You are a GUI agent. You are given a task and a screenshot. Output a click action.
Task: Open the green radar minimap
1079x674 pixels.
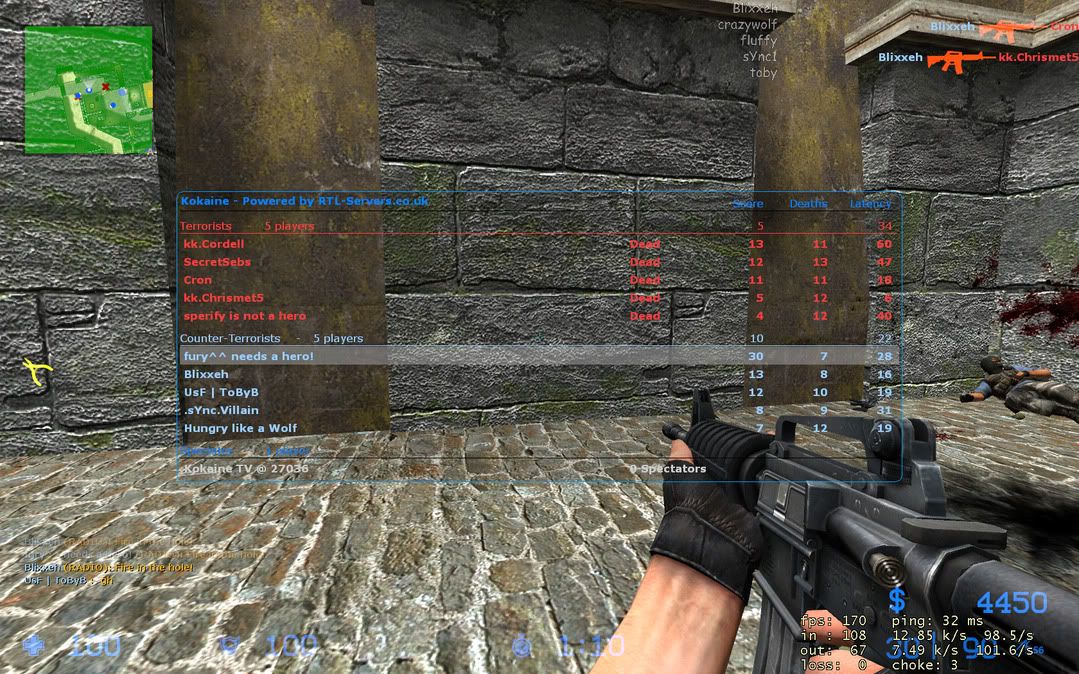[88, 90]
